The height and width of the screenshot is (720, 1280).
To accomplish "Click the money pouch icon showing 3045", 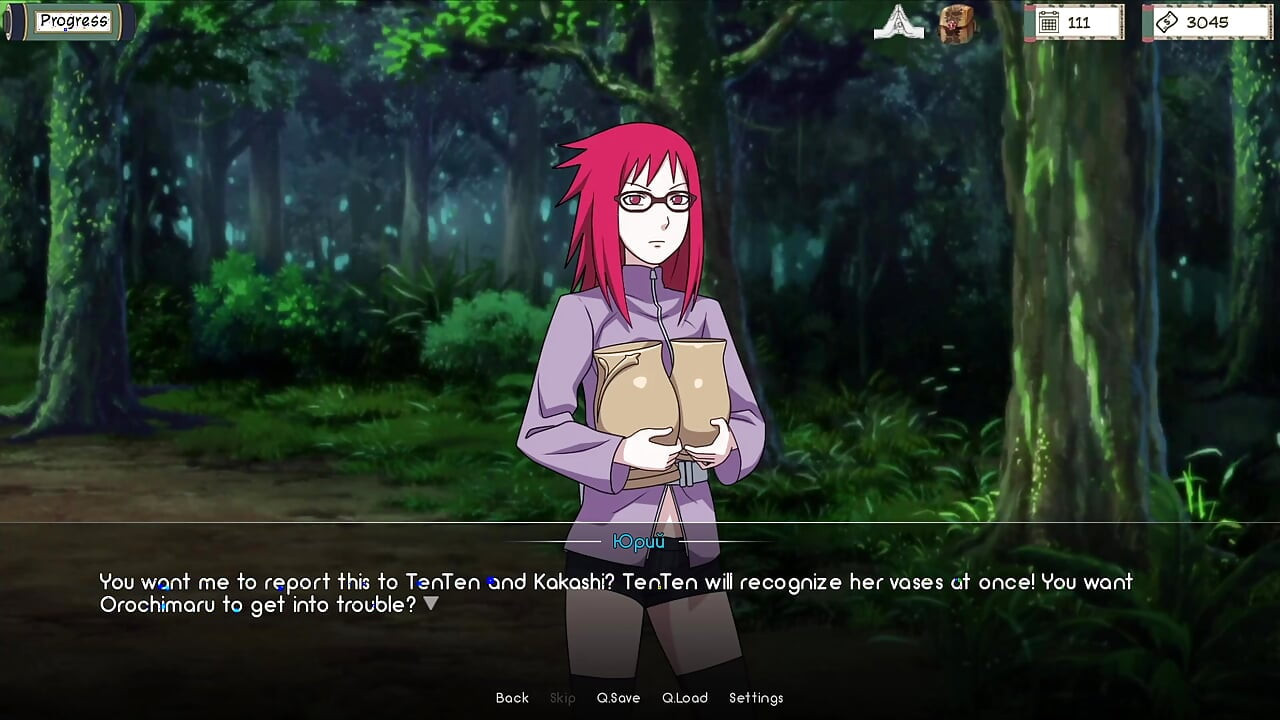I will tap(1167, 20).
